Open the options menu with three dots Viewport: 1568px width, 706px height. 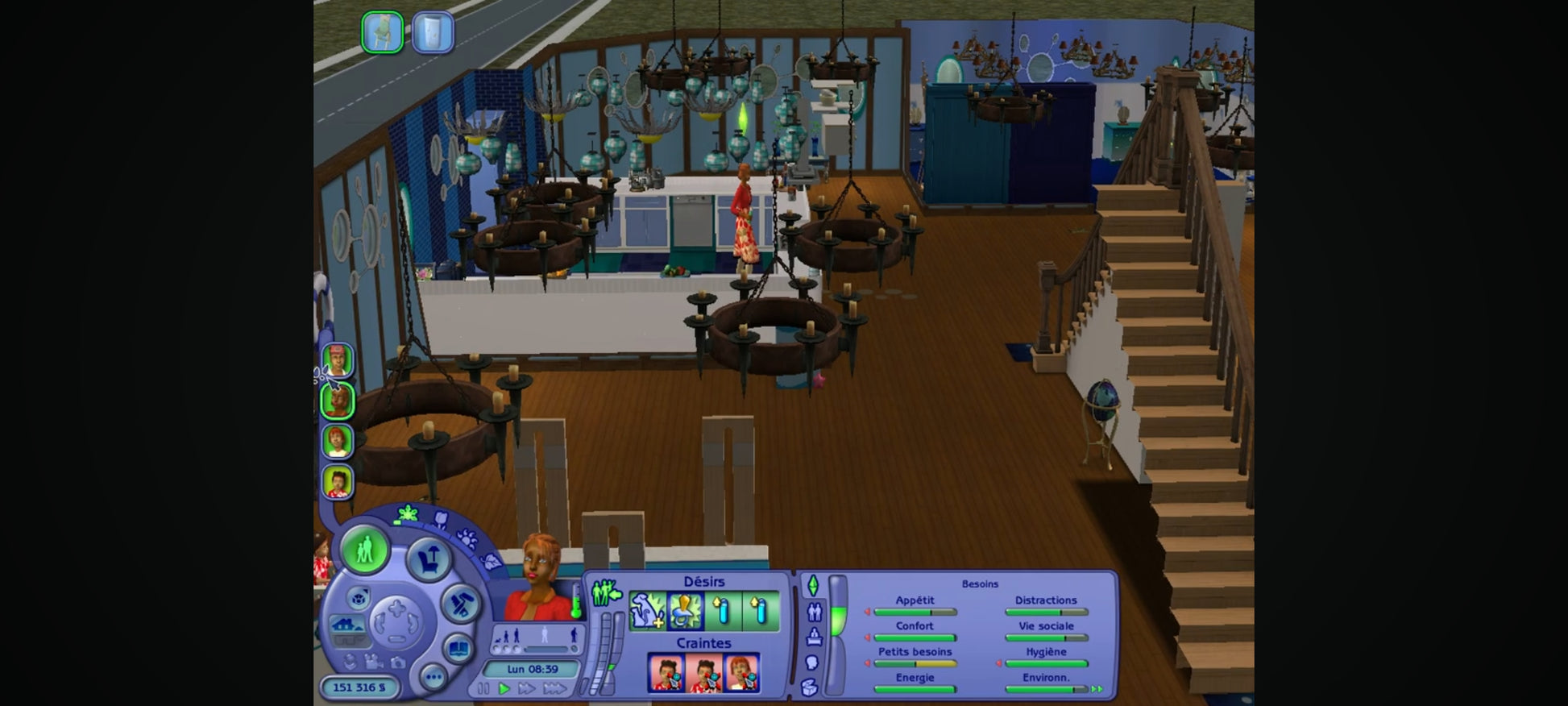pos(433,677)
